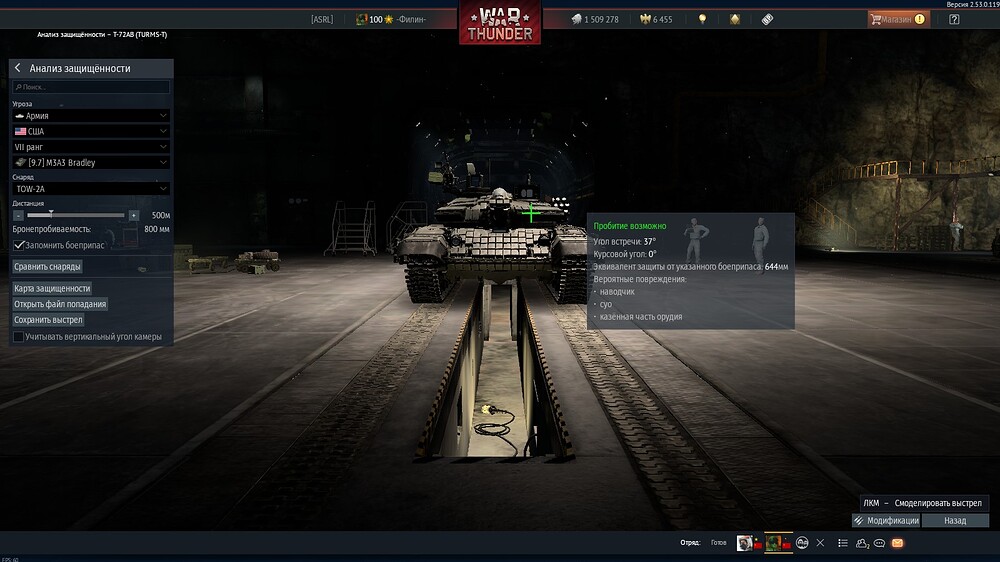
Task: Open the M3A3 Bradley vehicle dropdown
Action: [x=91, y=162]
